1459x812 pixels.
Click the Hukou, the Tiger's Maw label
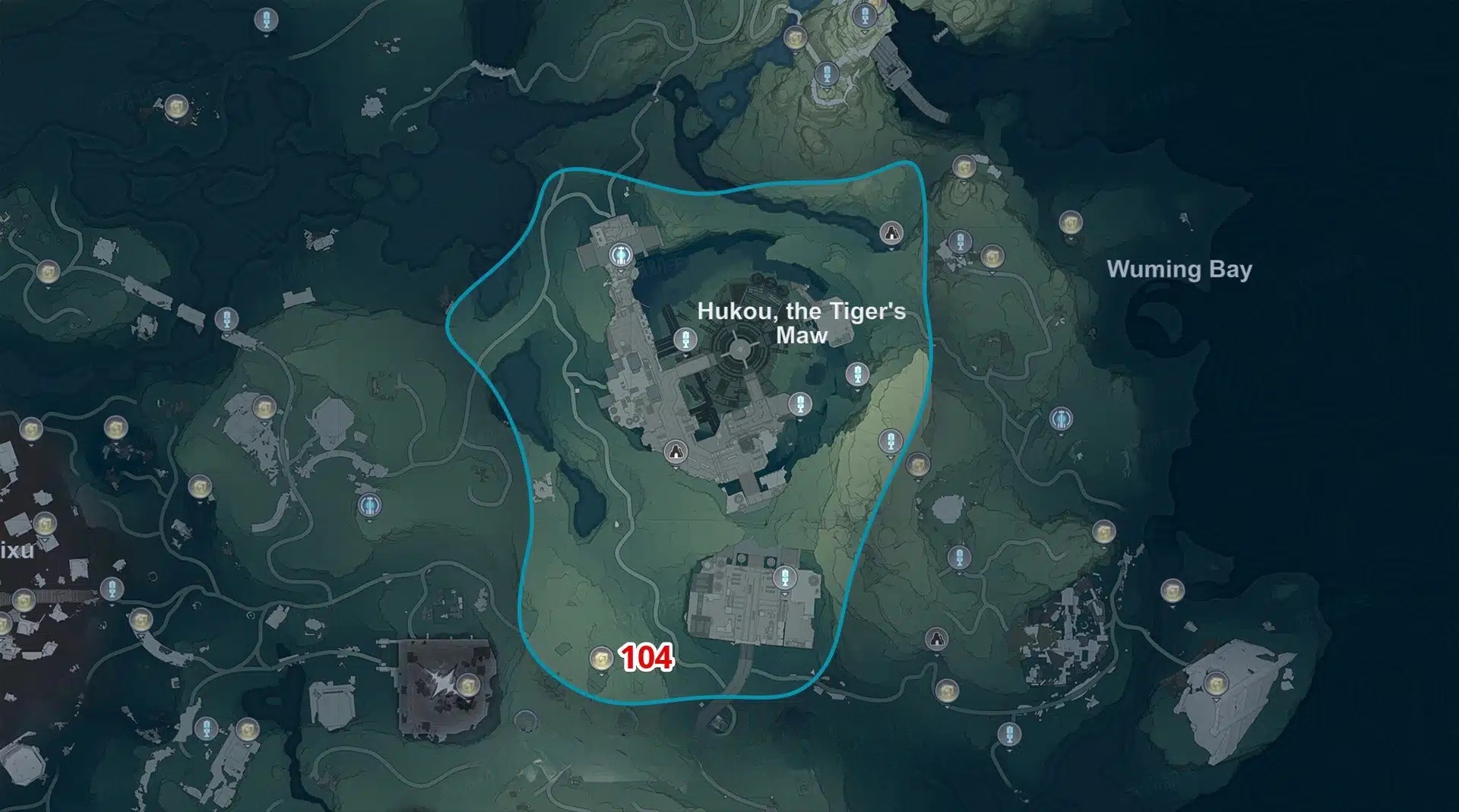pos(801,323)
